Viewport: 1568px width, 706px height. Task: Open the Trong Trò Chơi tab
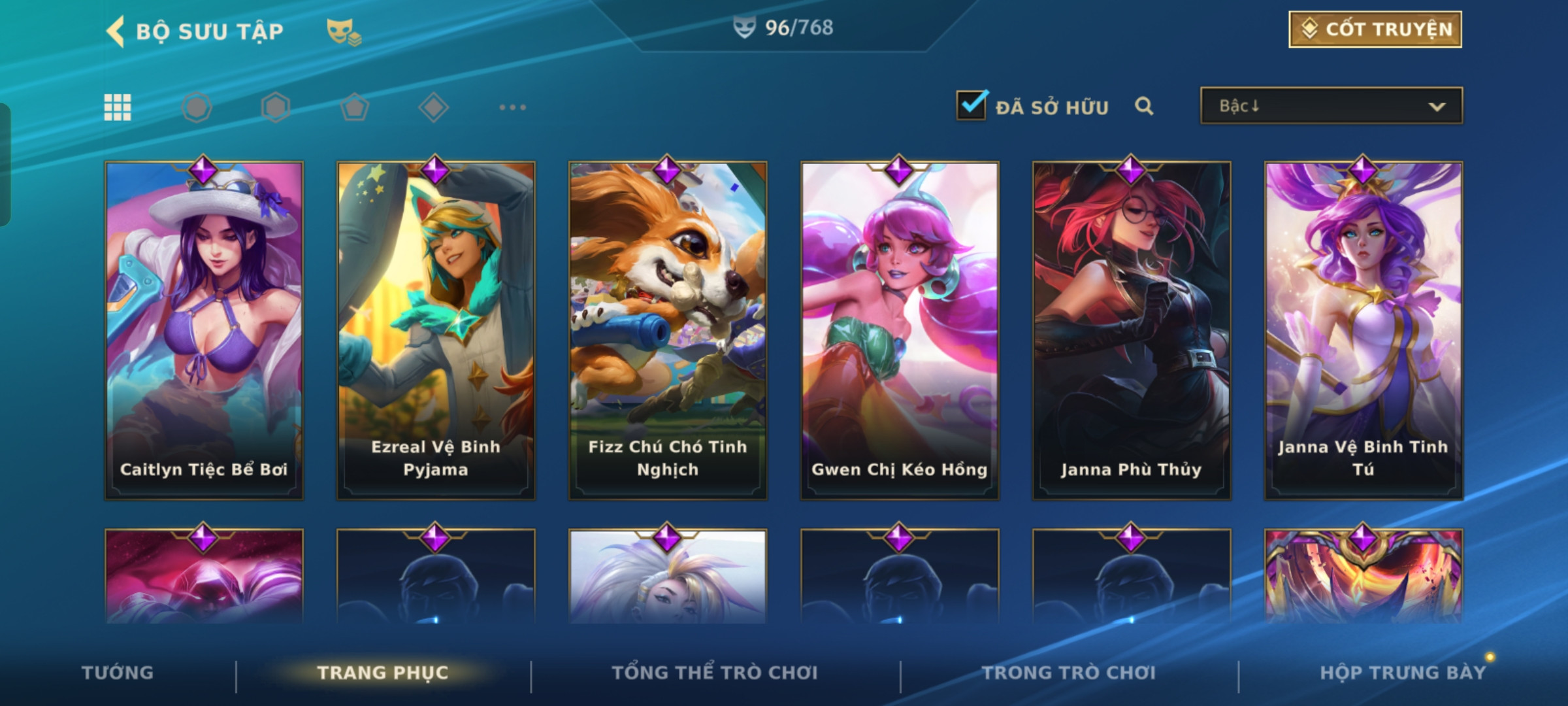point(1069,673)
